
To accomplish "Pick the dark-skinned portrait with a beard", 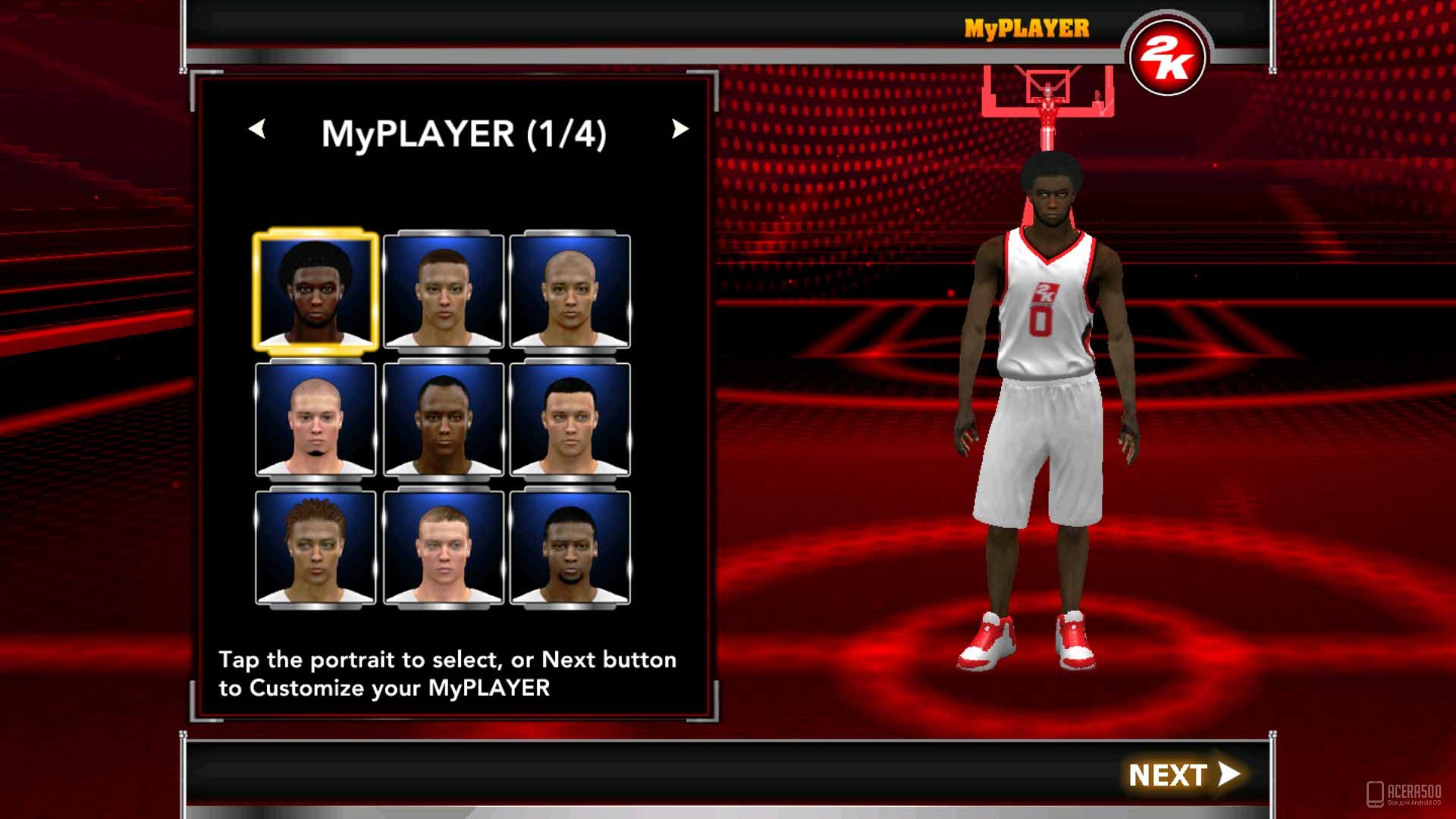I will [x=570, y=547].
